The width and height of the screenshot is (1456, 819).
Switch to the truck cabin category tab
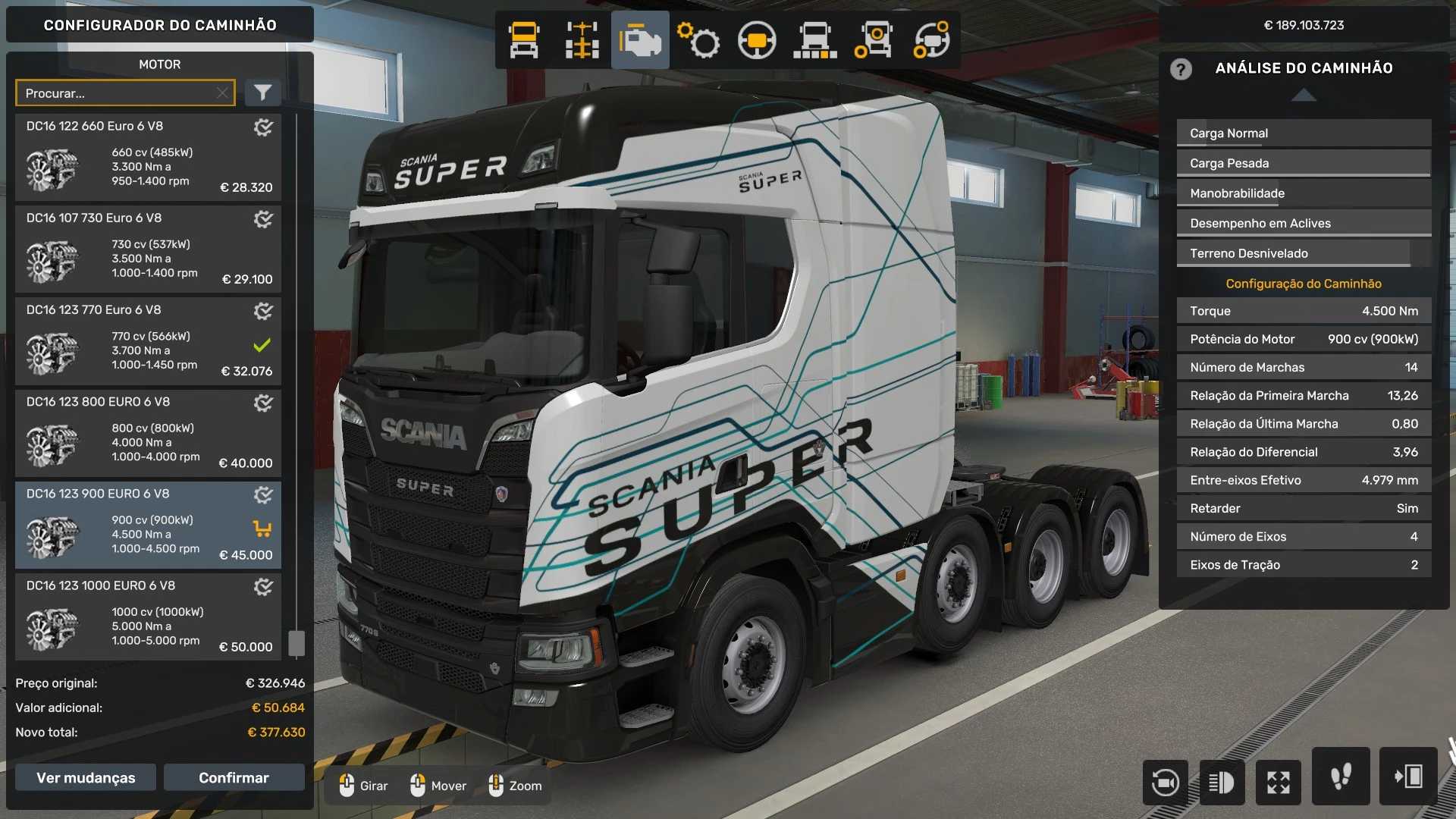pyautogui.click(x=524, y=40)
